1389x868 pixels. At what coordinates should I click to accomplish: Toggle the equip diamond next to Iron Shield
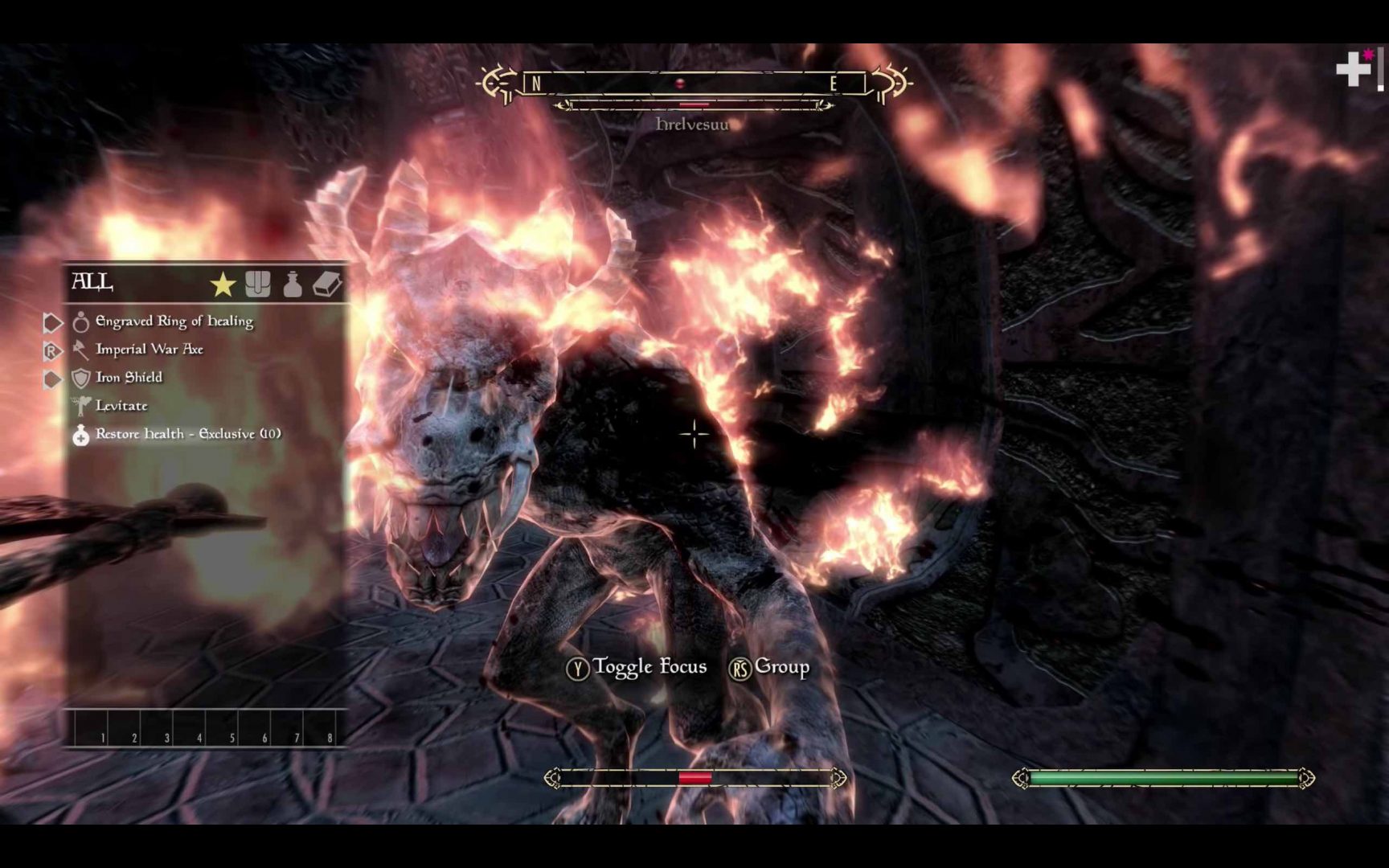pyautogui.click(x=51, y=377)
